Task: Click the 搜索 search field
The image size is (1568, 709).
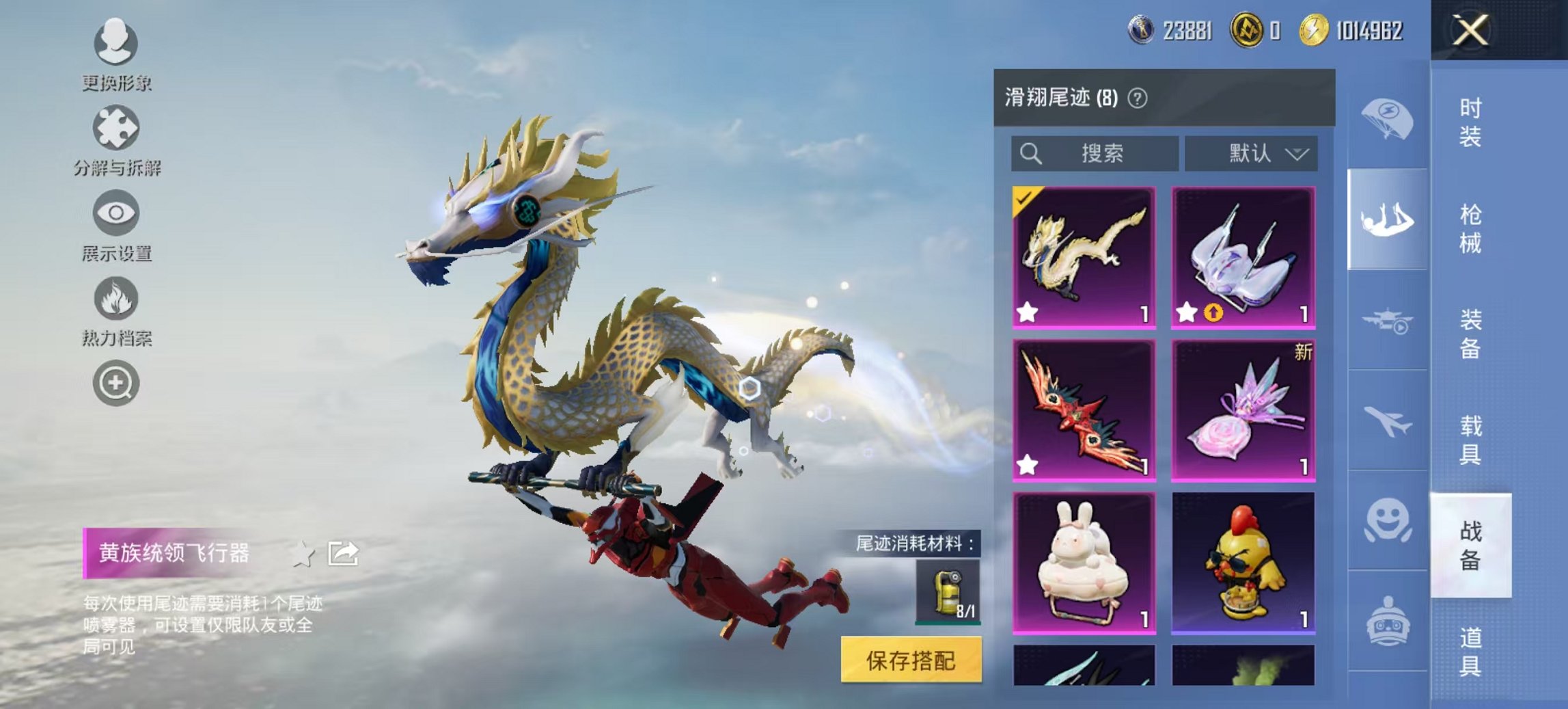Action: coord(1093,153)
